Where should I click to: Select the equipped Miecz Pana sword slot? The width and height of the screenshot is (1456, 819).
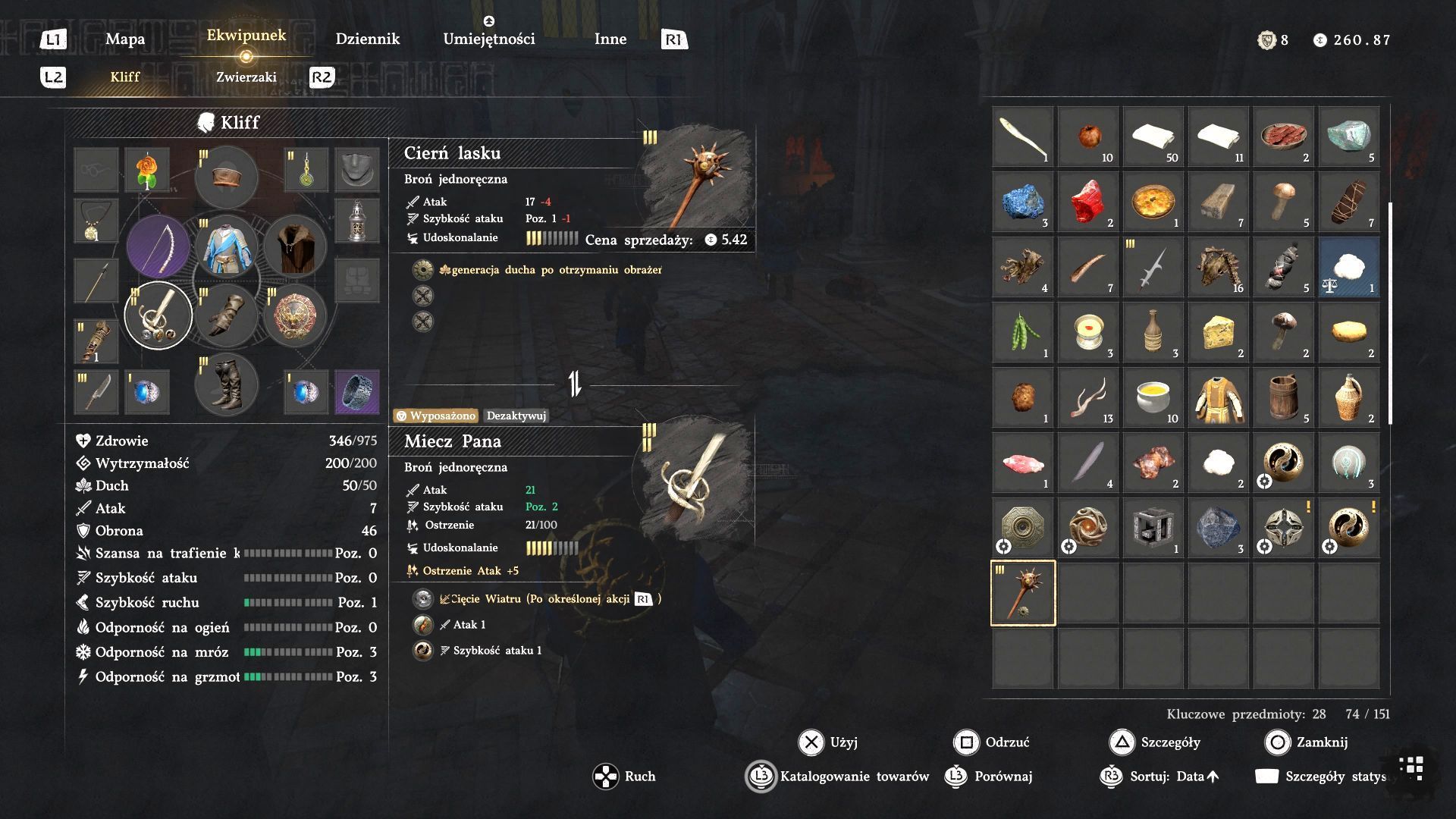(x=158, y=315)
